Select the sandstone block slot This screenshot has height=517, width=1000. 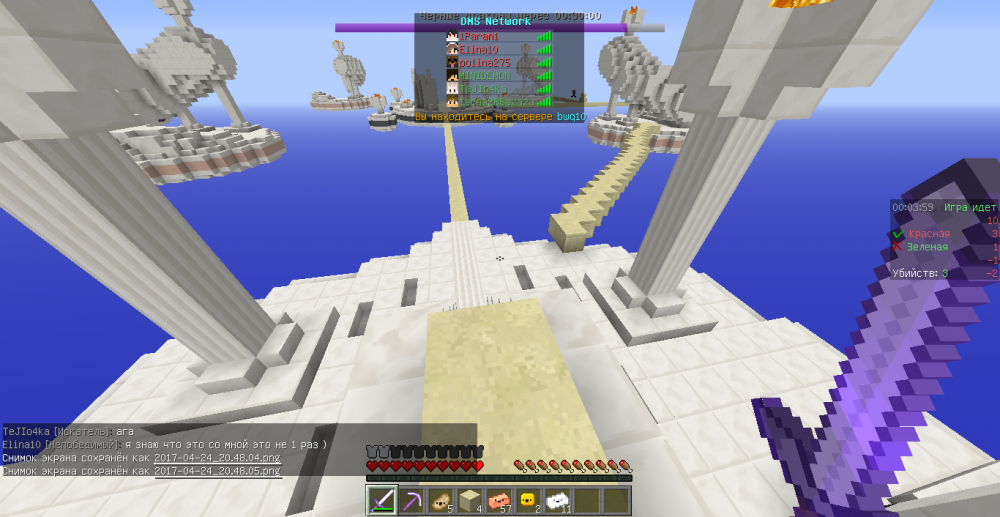[469, 500]
